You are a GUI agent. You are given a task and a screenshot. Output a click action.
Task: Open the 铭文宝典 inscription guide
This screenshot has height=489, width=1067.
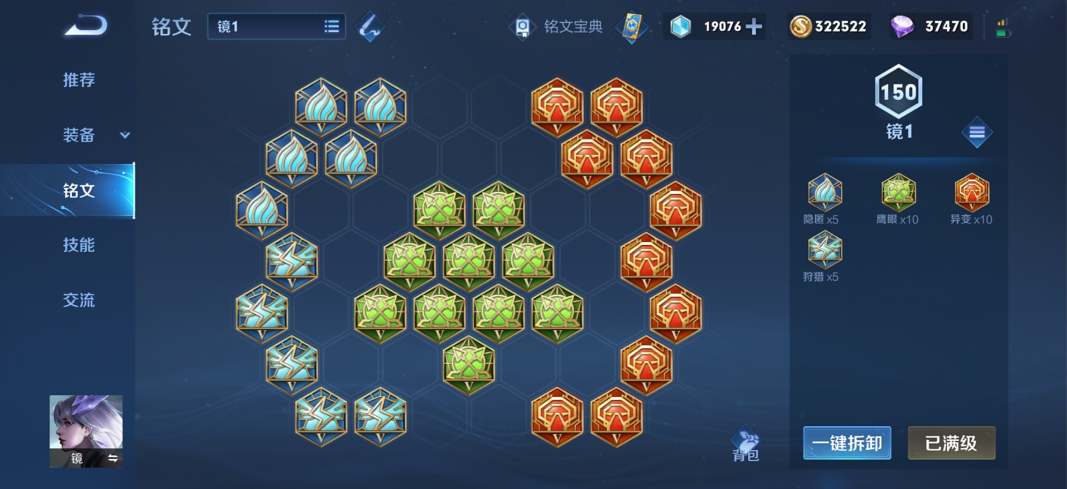coord(559,27)
